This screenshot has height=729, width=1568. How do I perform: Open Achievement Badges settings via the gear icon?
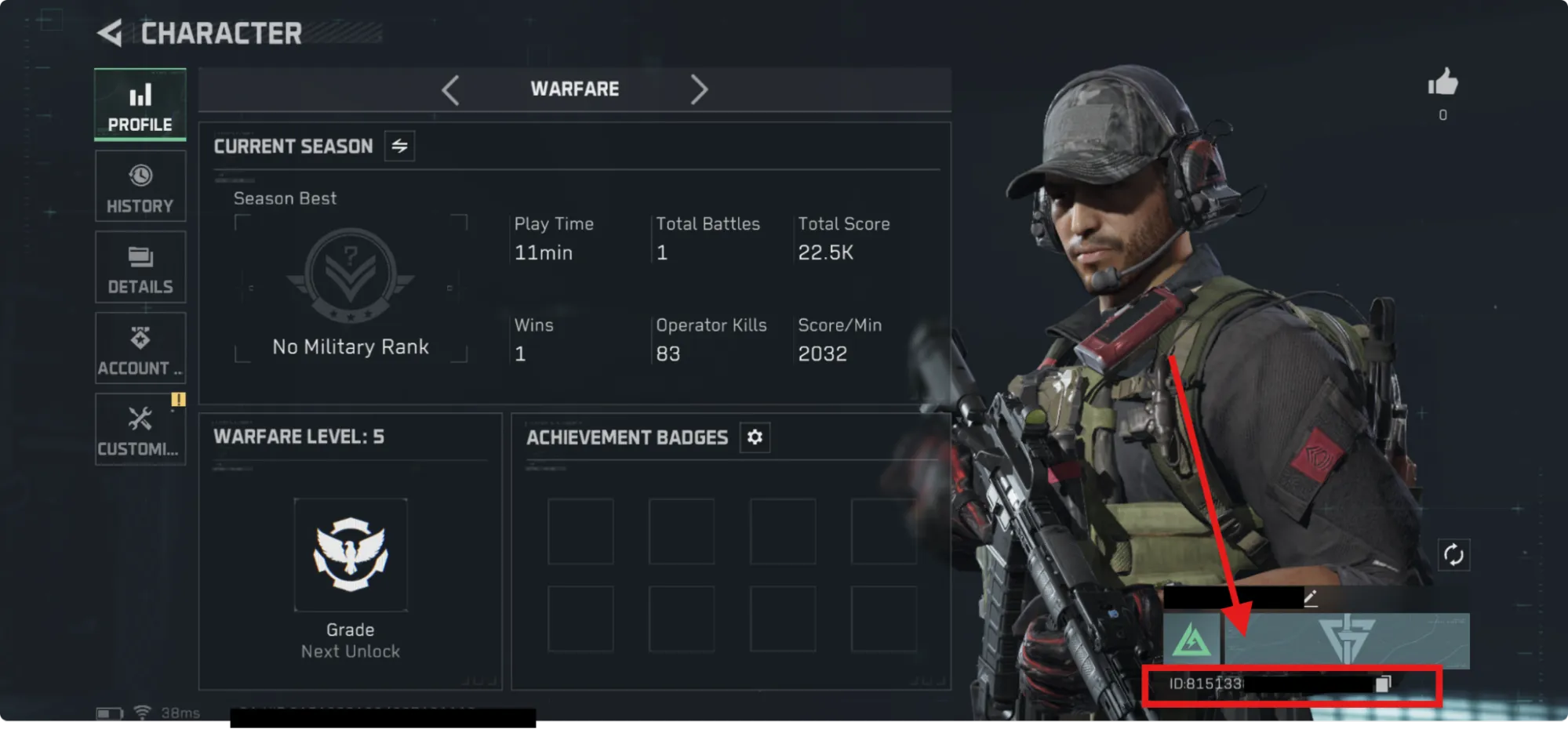pyautogui.click(x=754, y=437)
